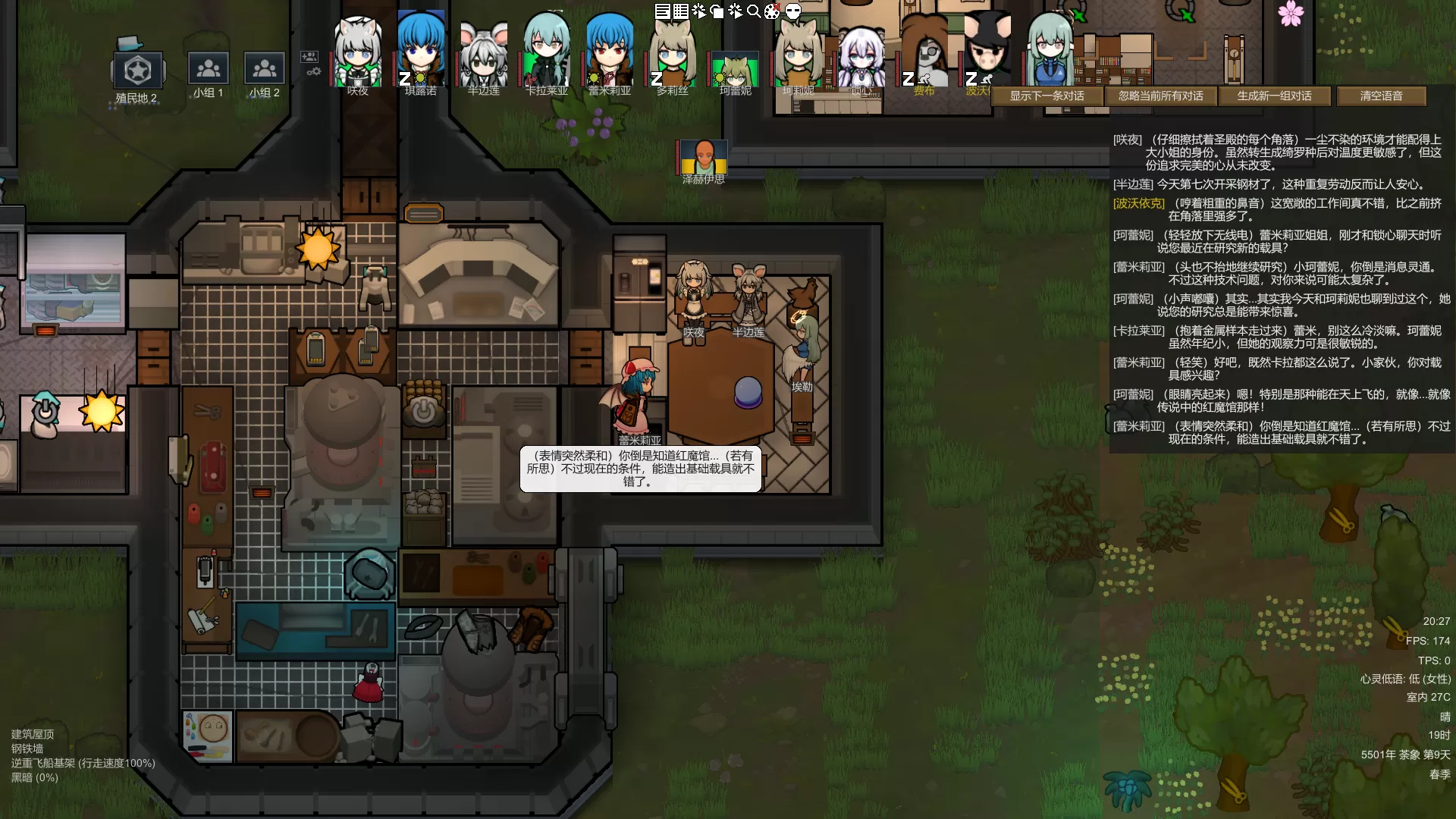Click the add-group people icon
This screenshot has width=1456, height=819.
[309, 56]
